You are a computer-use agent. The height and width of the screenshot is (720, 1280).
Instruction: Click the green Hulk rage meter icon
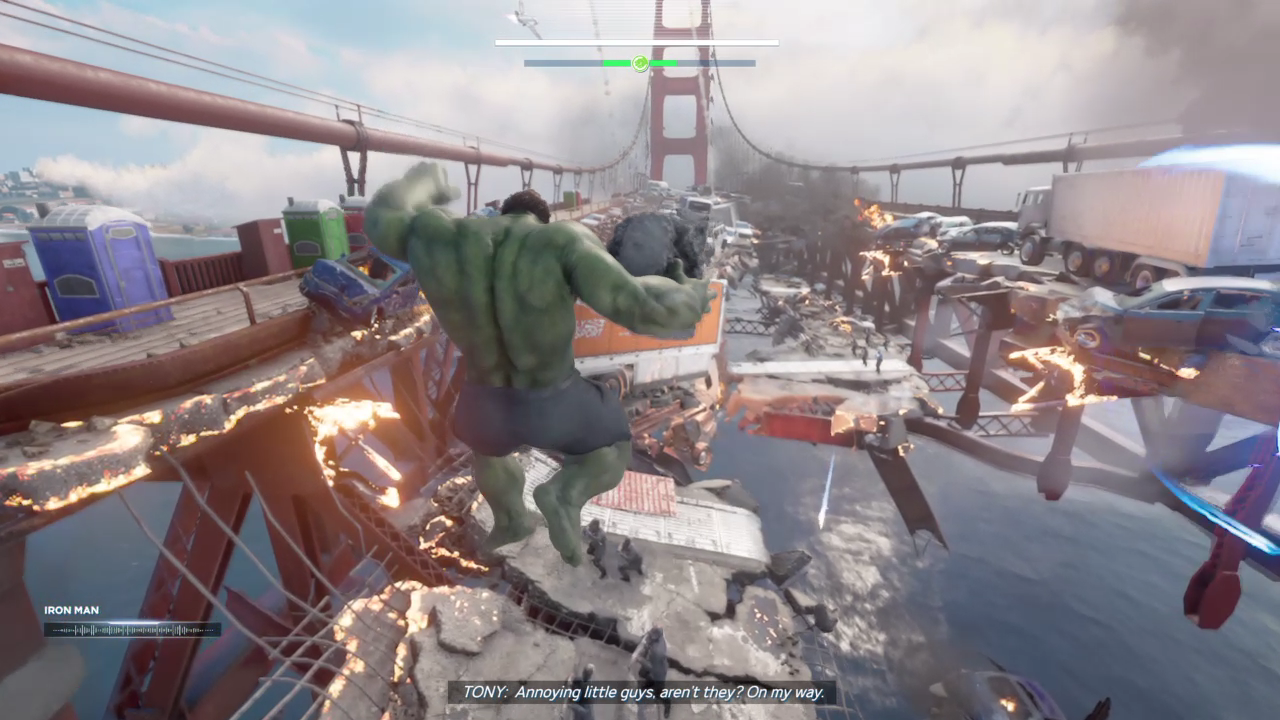pos(640,63)
